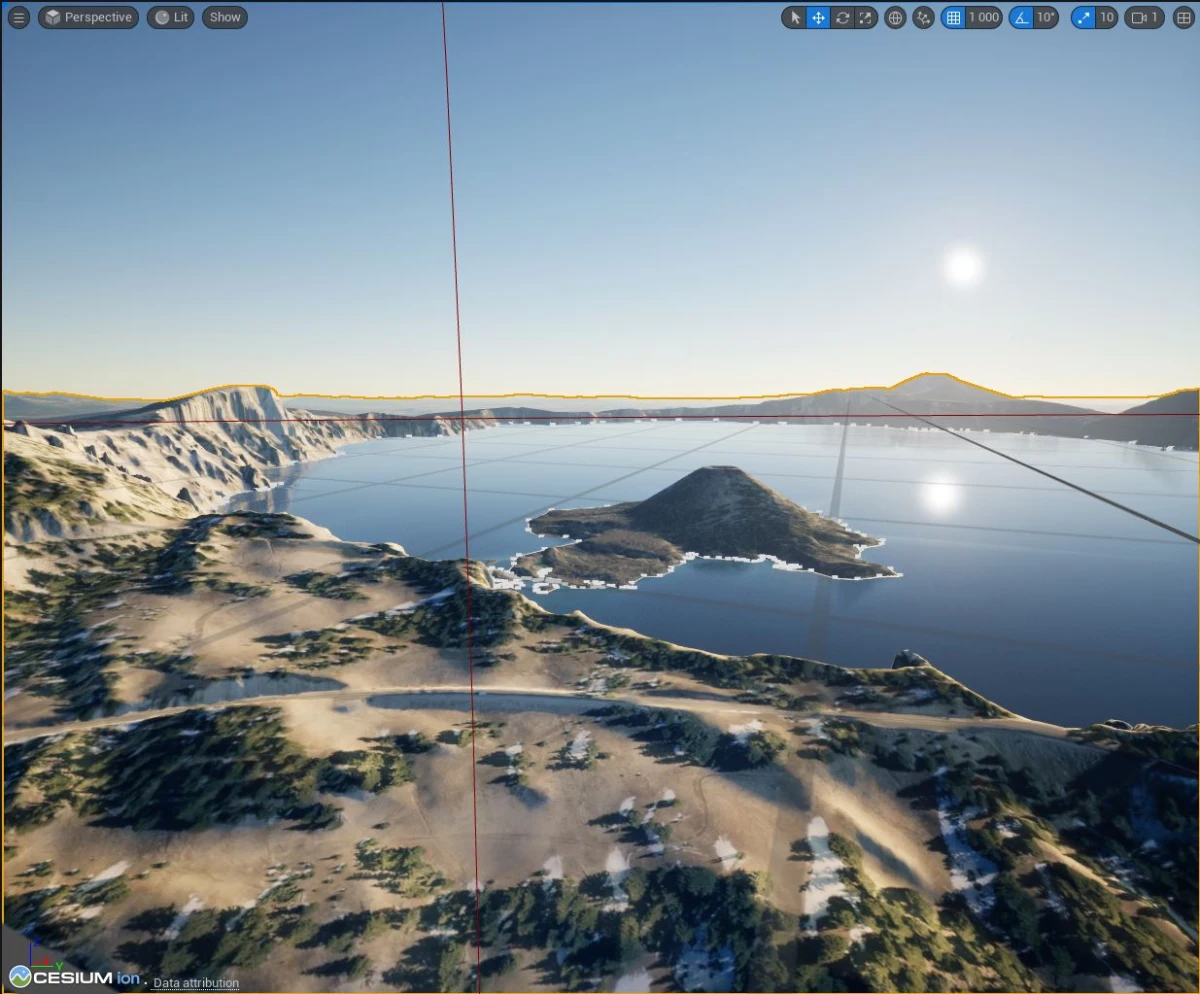Choose the translate move gizmo tool
1200x994 pixels.
click(x=818, y=17)
